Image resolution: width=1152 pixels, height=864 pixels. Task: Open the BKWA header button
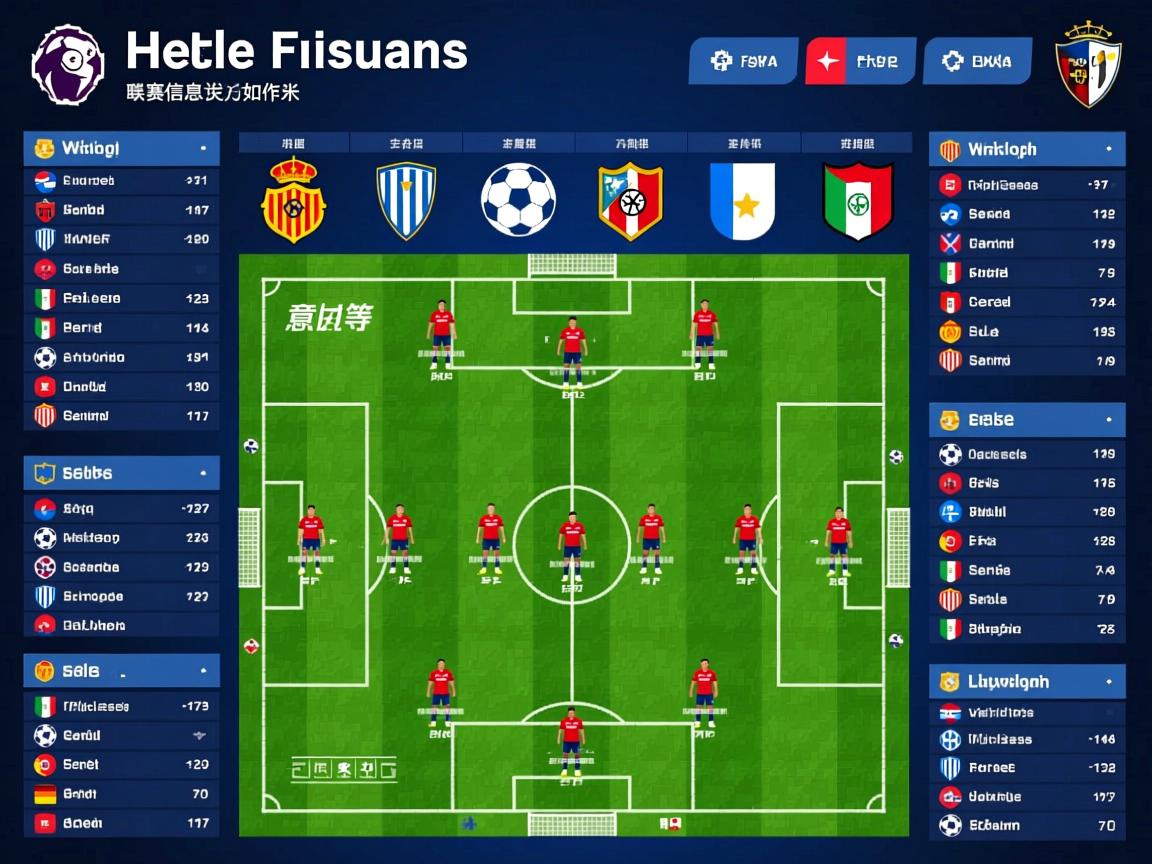[977, 61]
